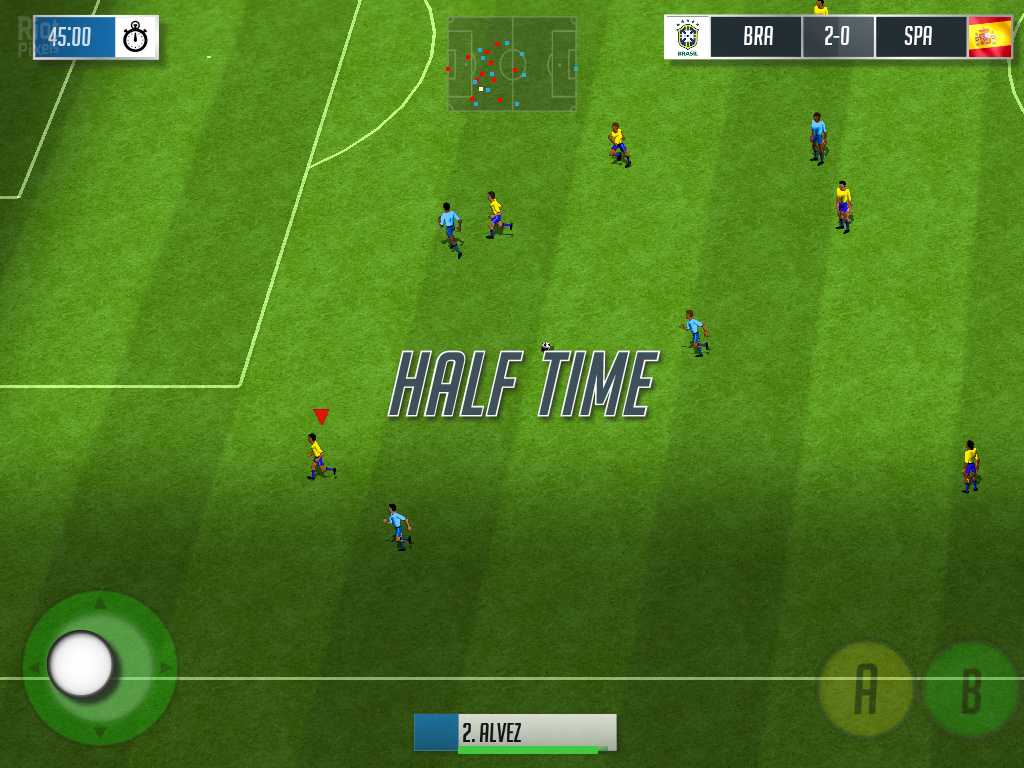Screen dimensions: 1024x768
Task: Click the stopwatch icon beside match clock
Action: pyautogui.click(x=136, y=38)
